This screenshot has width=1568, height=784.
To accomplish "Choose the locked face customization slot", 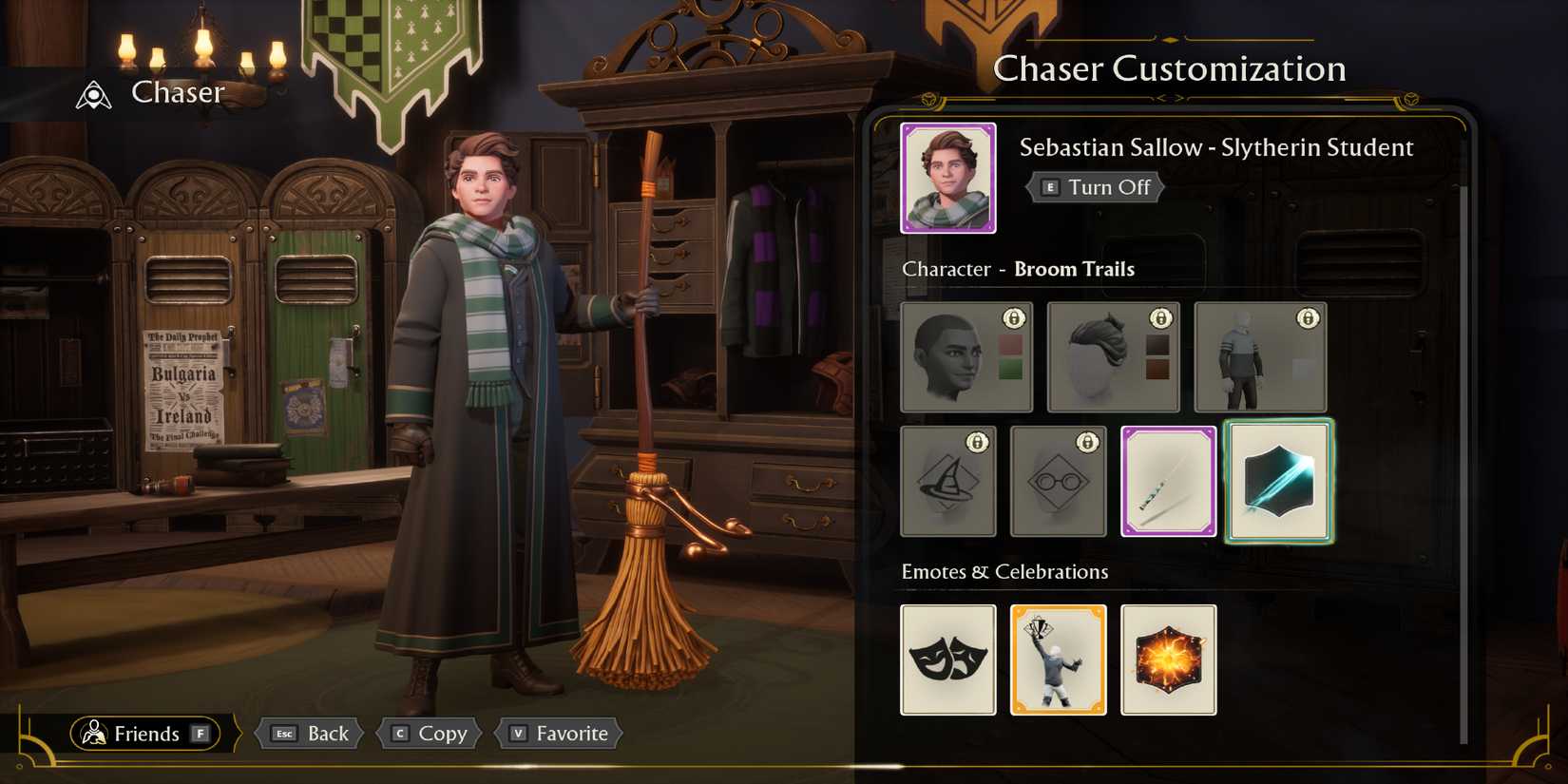I will 966,357.
